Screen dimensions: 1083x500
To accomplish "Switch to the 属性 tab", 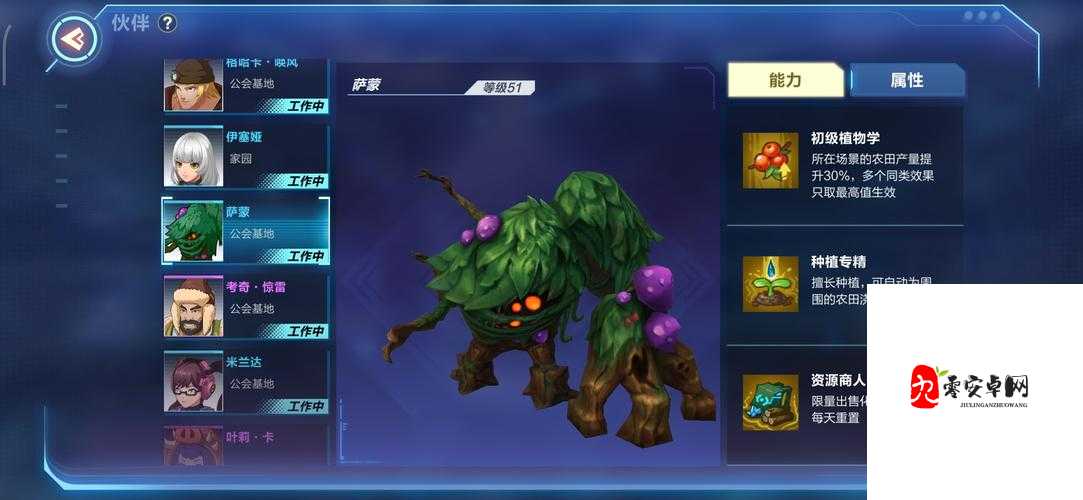I will 906,81.
